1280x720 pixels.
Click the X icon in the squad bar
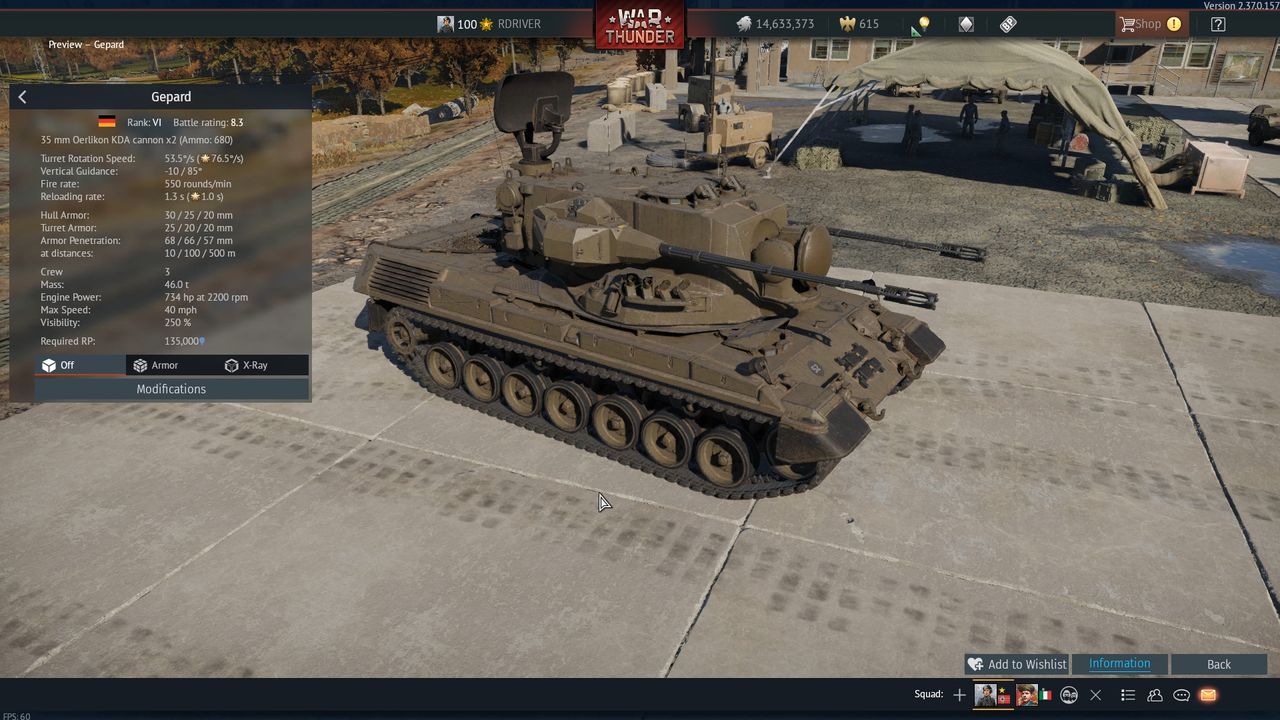click(x=1095, y=695)
